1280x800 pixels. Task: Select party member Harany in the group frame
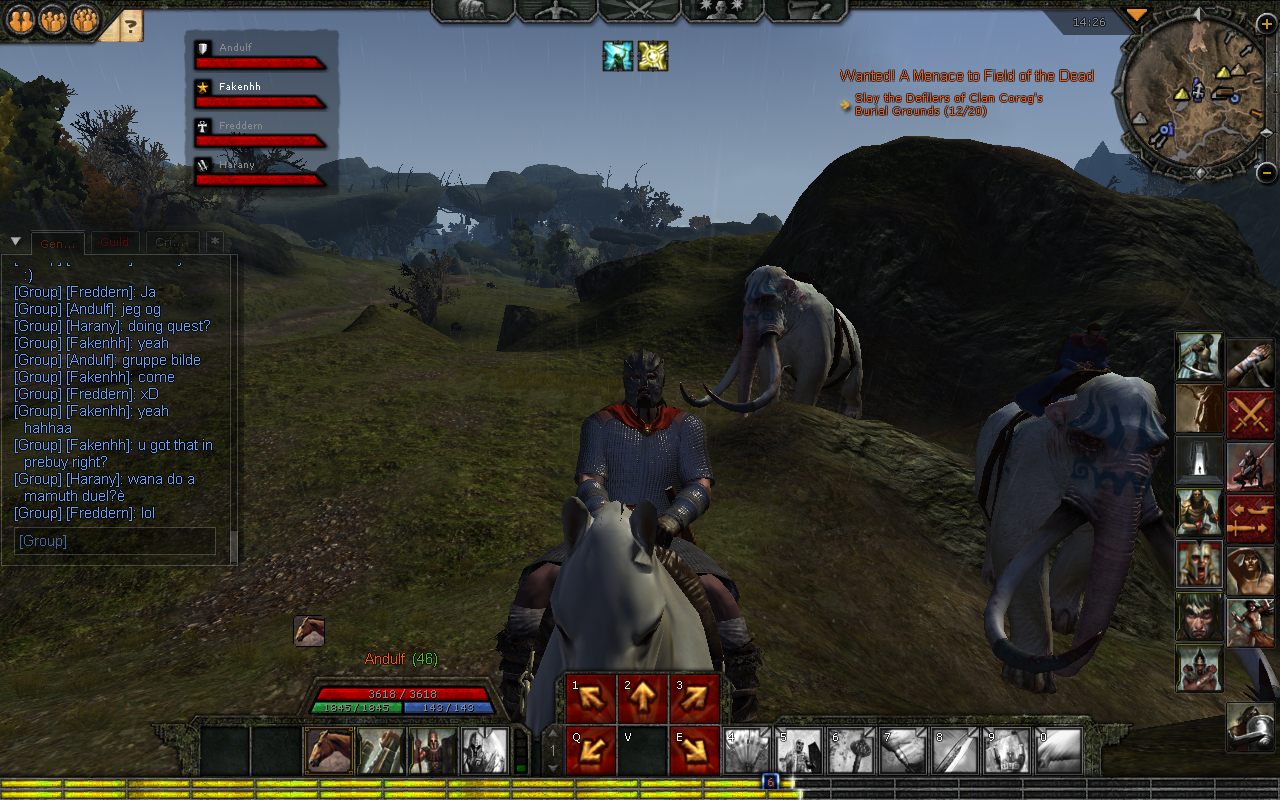point(260,172)
